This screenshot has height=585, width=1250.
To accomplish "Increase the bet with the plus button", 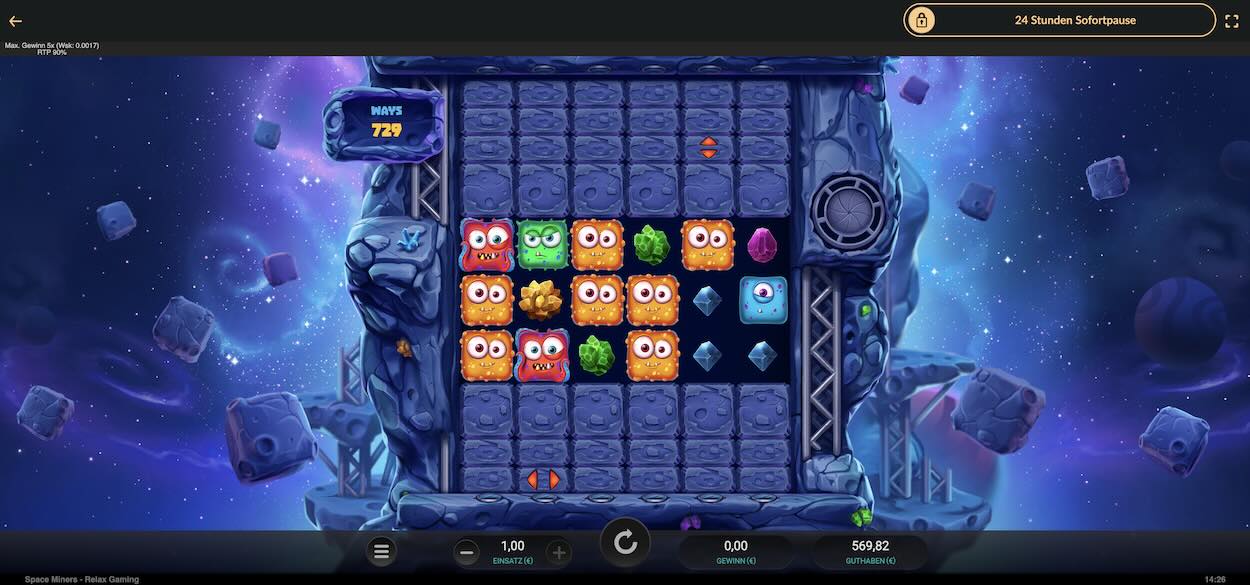I will click(x=559, y=552).
